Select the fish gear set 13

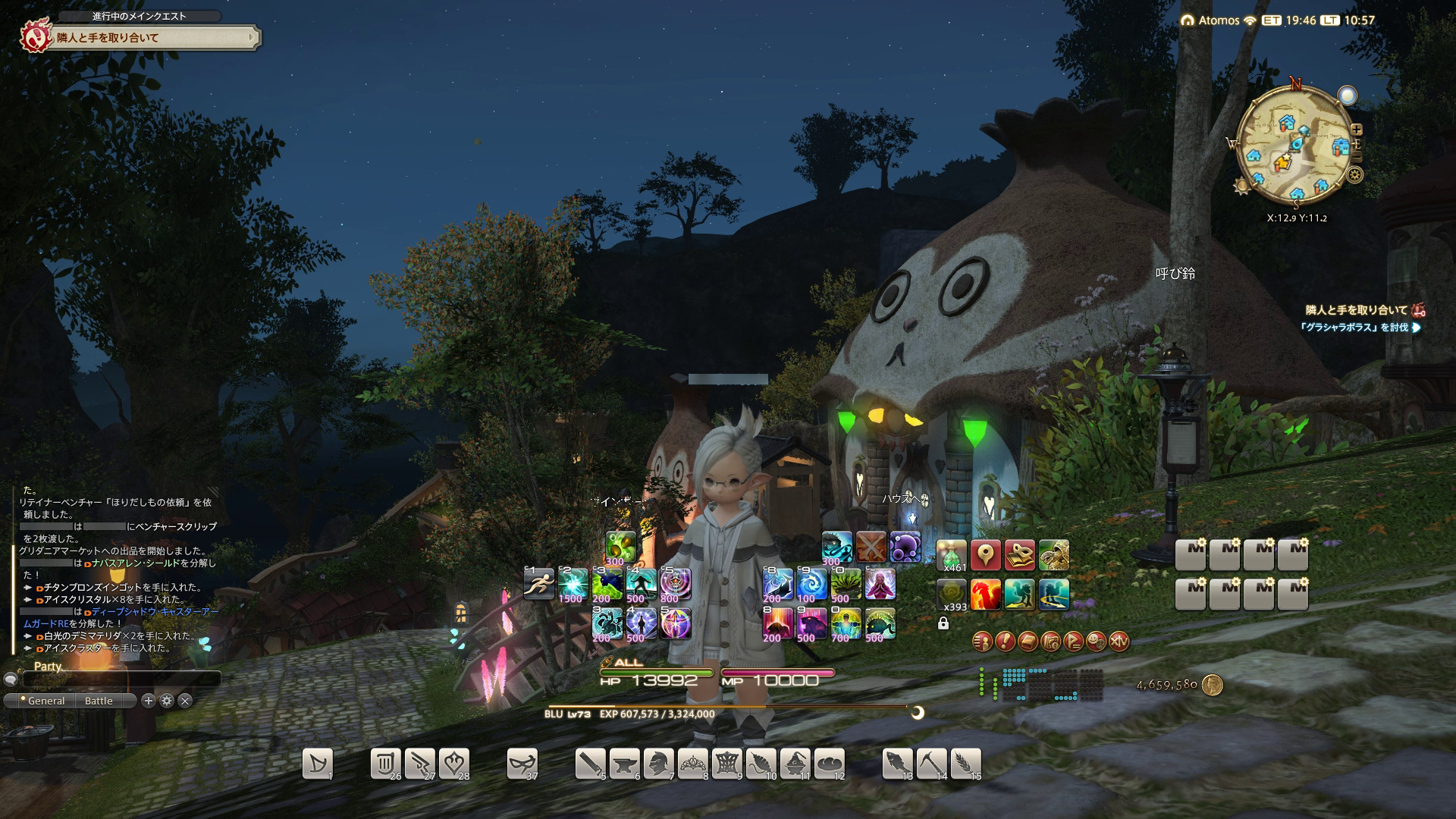tap(897, 764)
